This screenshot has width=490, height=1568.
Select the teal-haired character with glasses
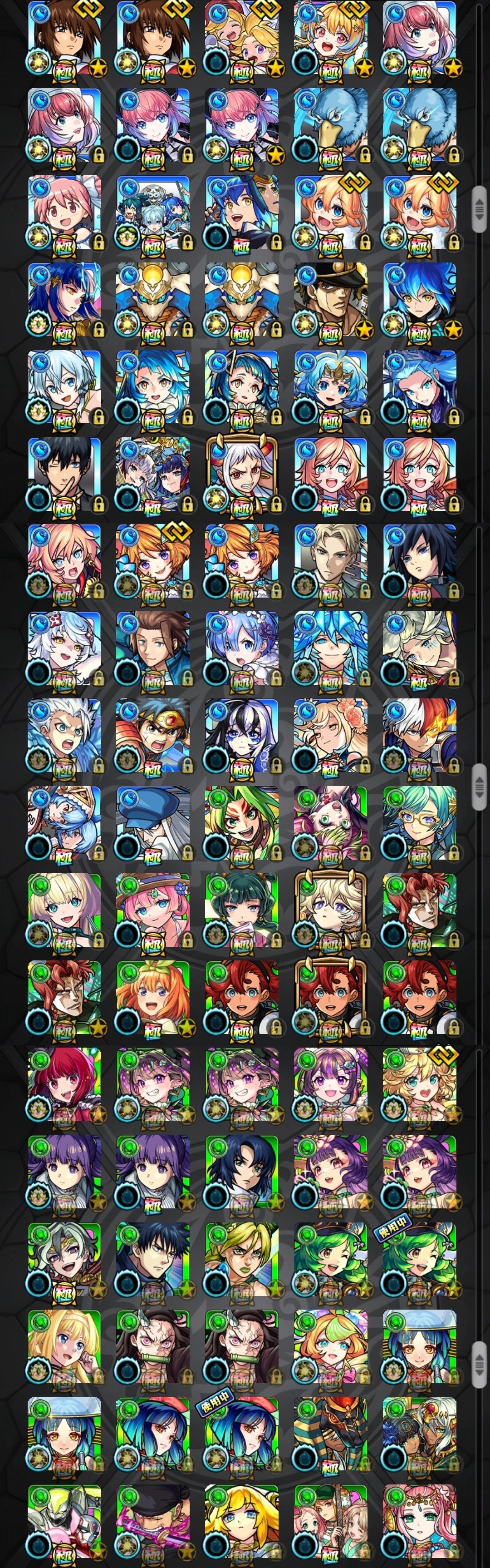[419, 823]
